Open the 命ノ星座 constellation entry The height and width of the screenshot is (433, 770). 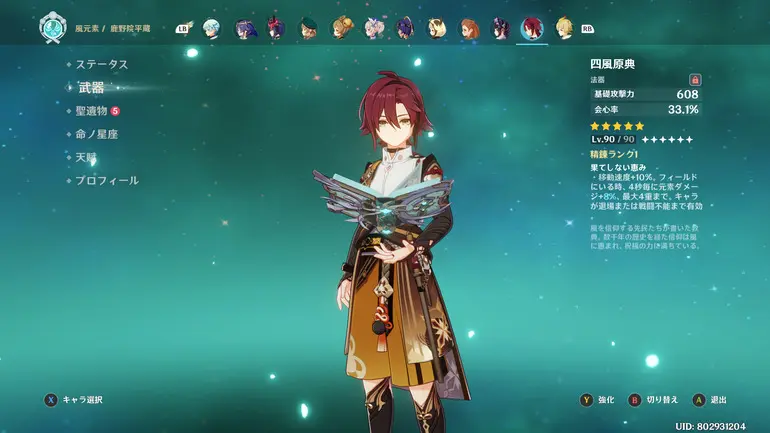[x=104, y=134]
